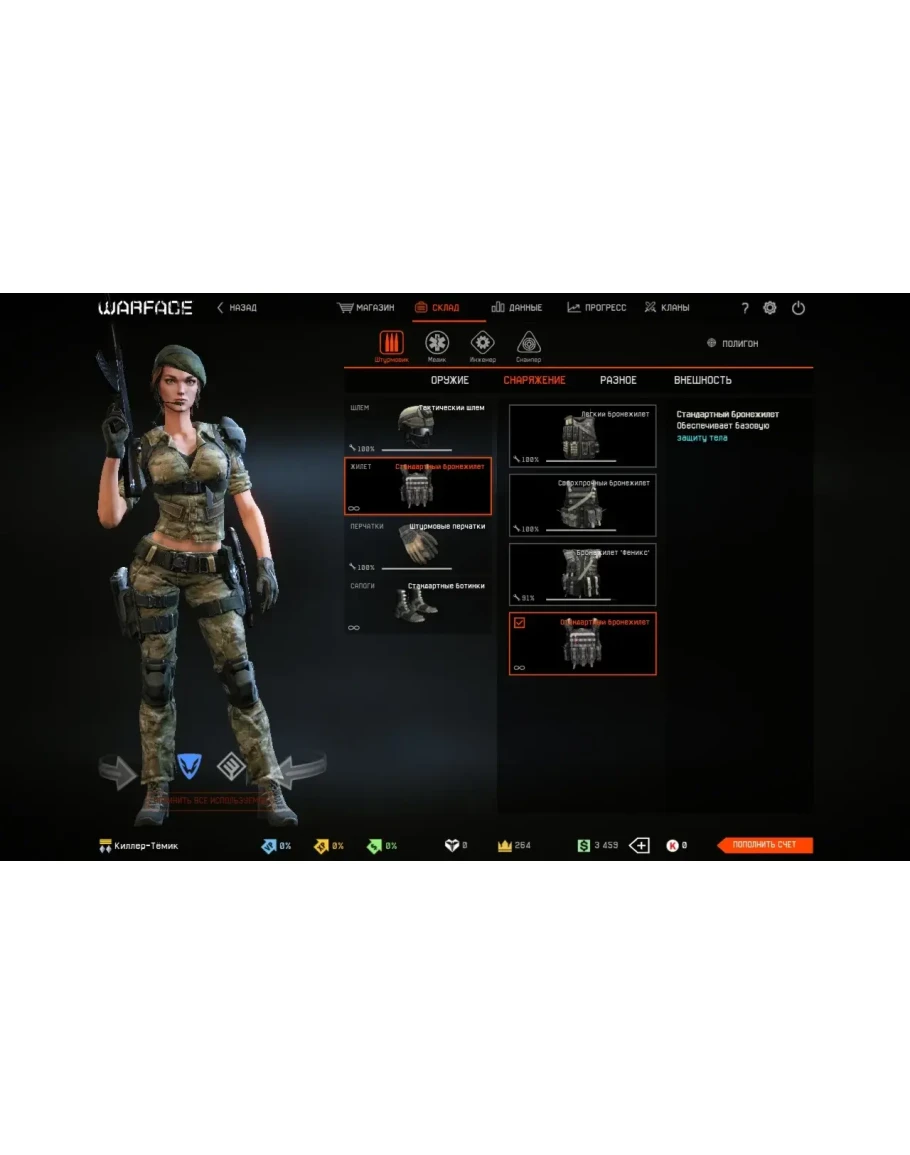
Task: Switch to the Разное tab
Action: [618, 381]
